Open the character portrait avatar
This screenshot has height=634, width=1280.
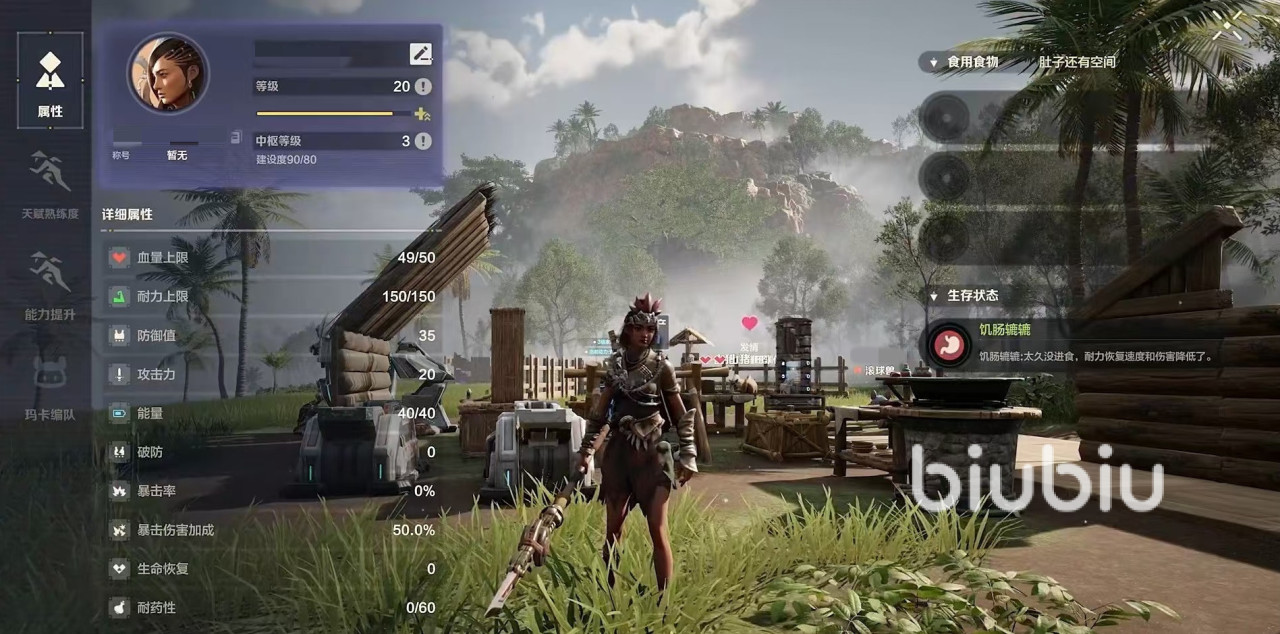coord(168,74)
